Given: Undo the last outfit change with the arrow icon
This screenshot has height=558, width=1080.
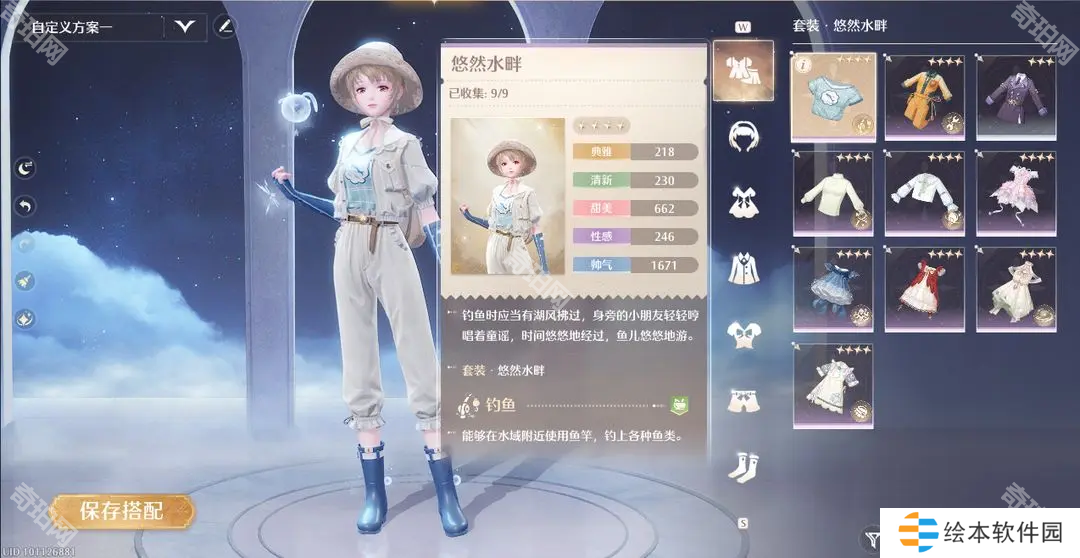Looking at the screenshot, I should 25,206.
